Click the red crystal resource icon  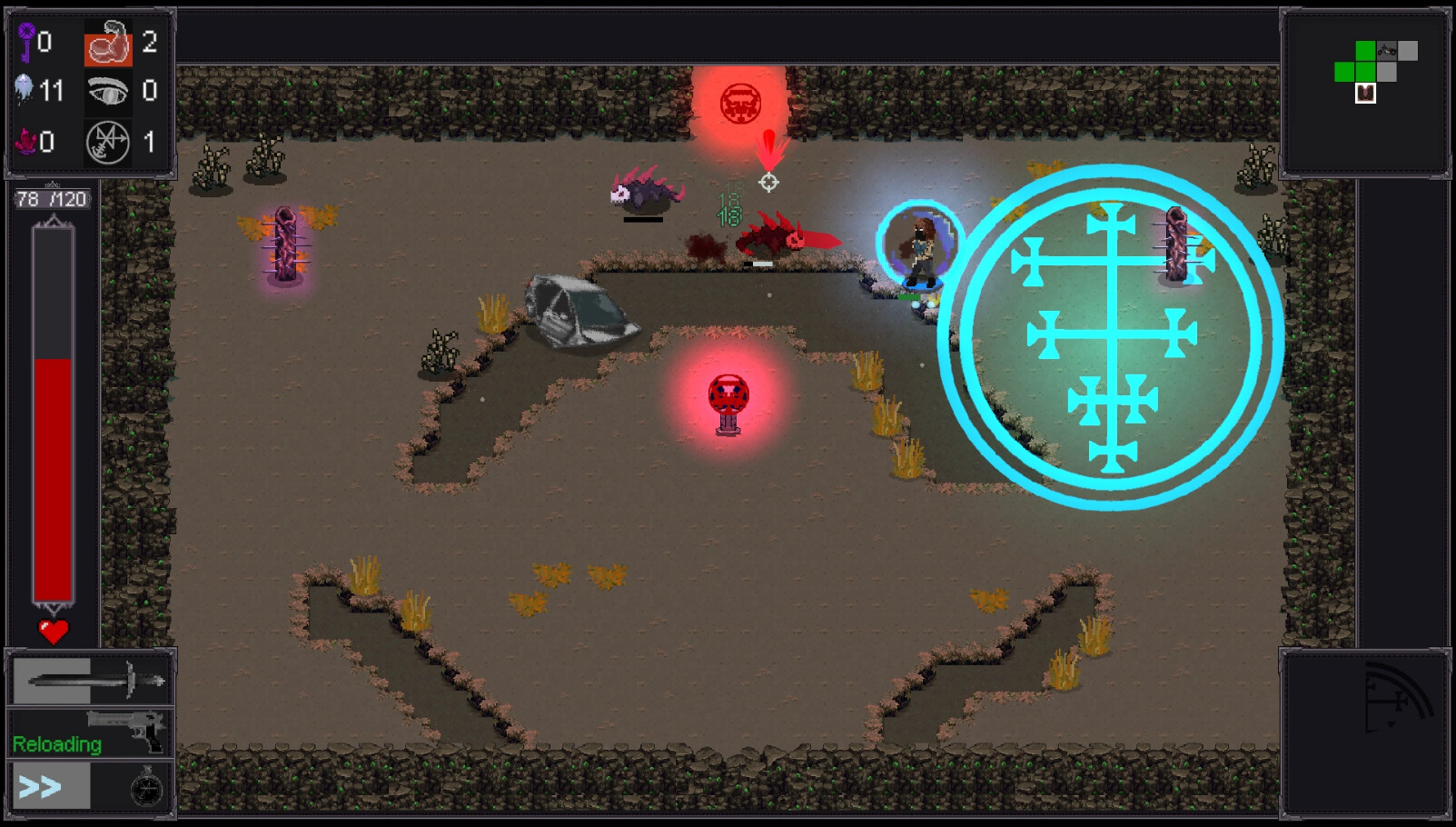click(25, 142)
